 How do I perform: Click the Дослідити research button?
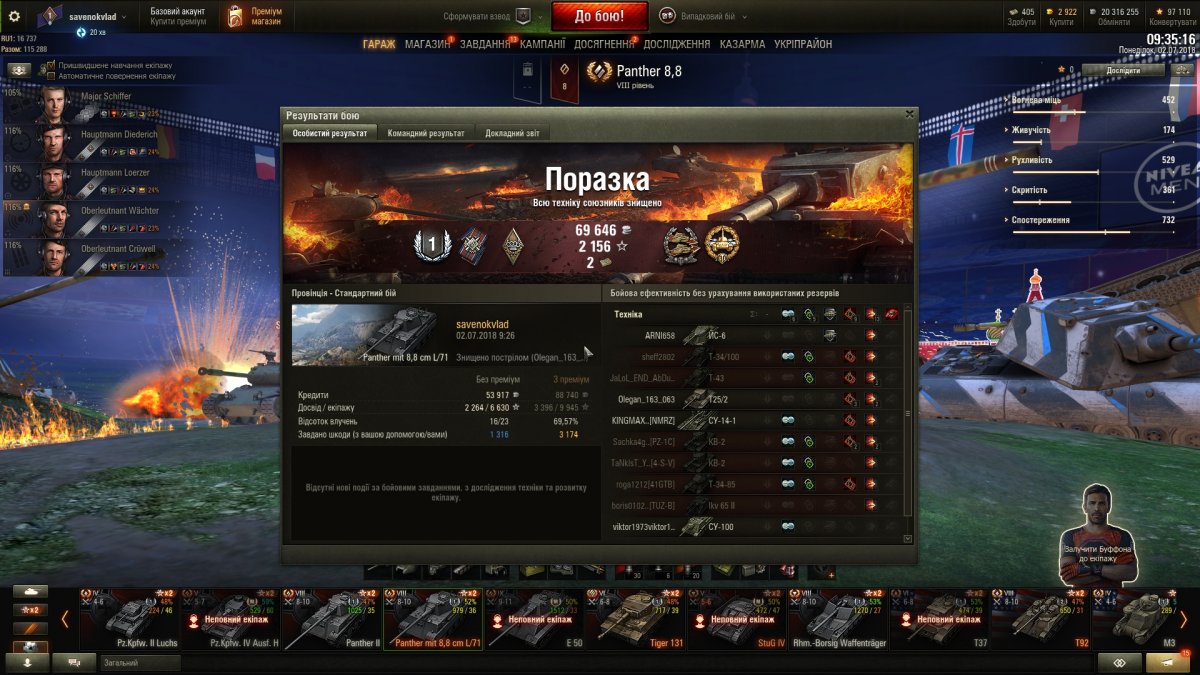click(1122, 70)
